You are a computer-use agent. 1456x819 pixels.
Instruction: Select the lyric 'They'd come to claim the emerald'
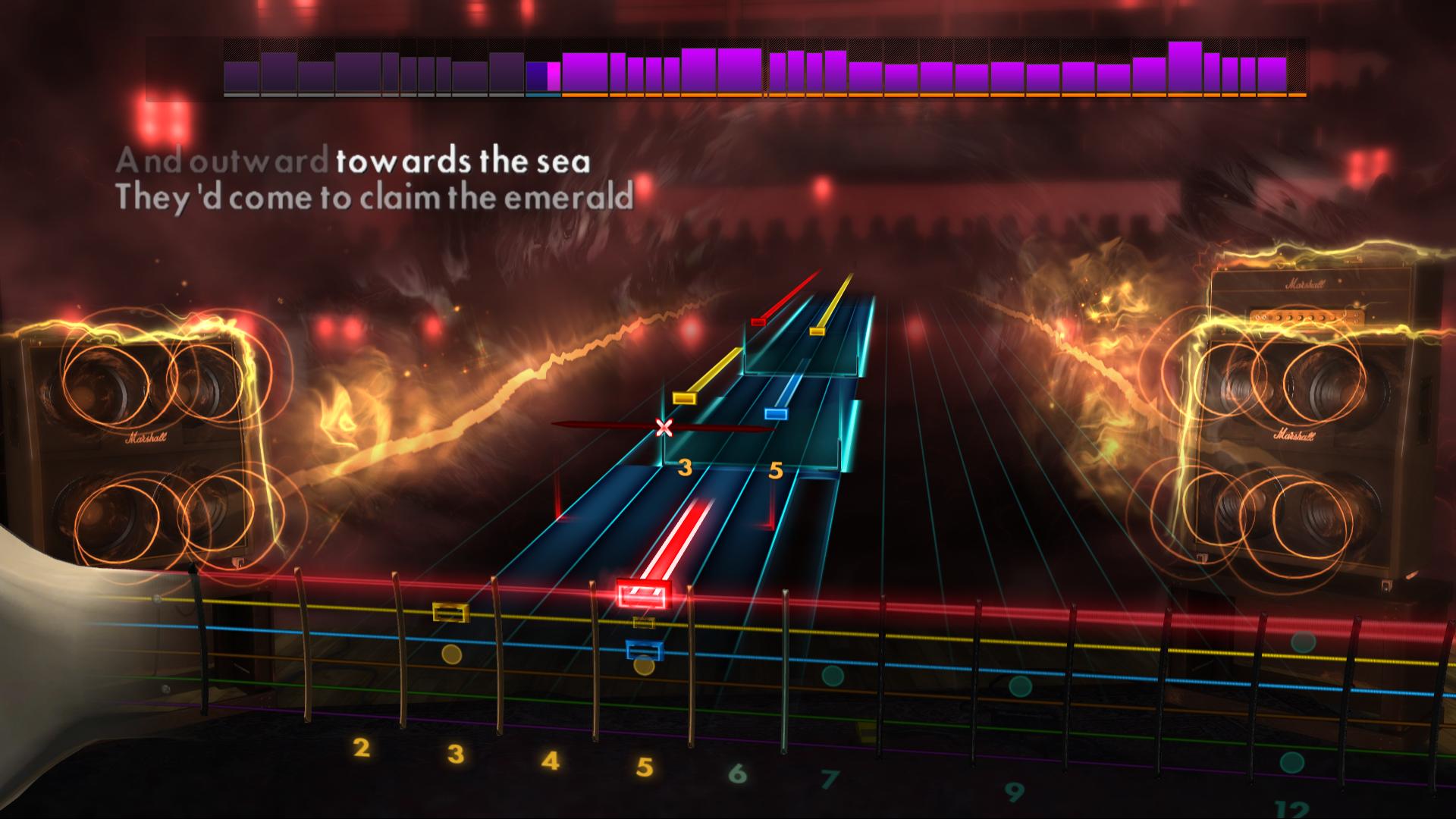[375, 197]
